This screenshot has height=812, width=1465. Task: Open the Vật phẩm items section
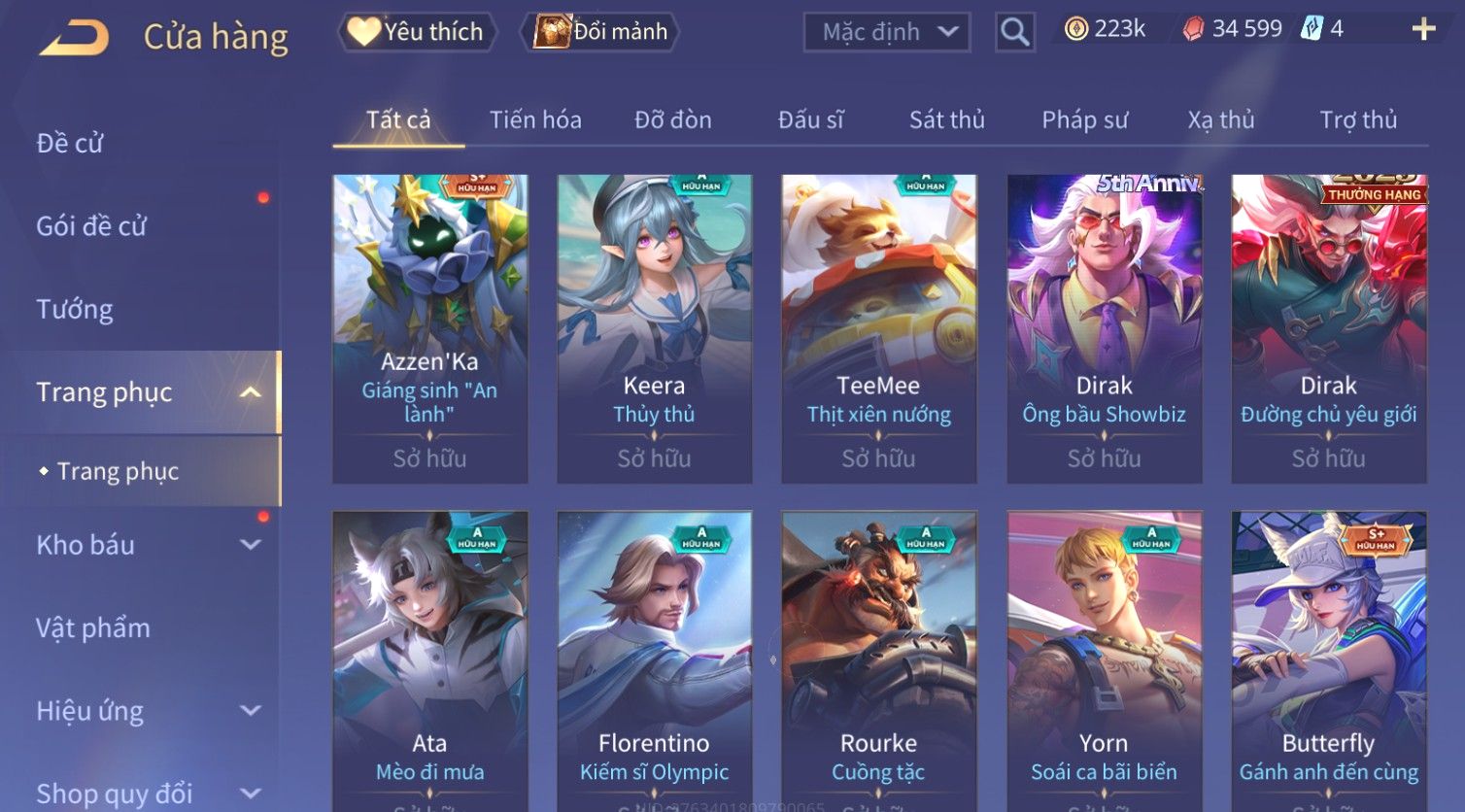[93, 627]
